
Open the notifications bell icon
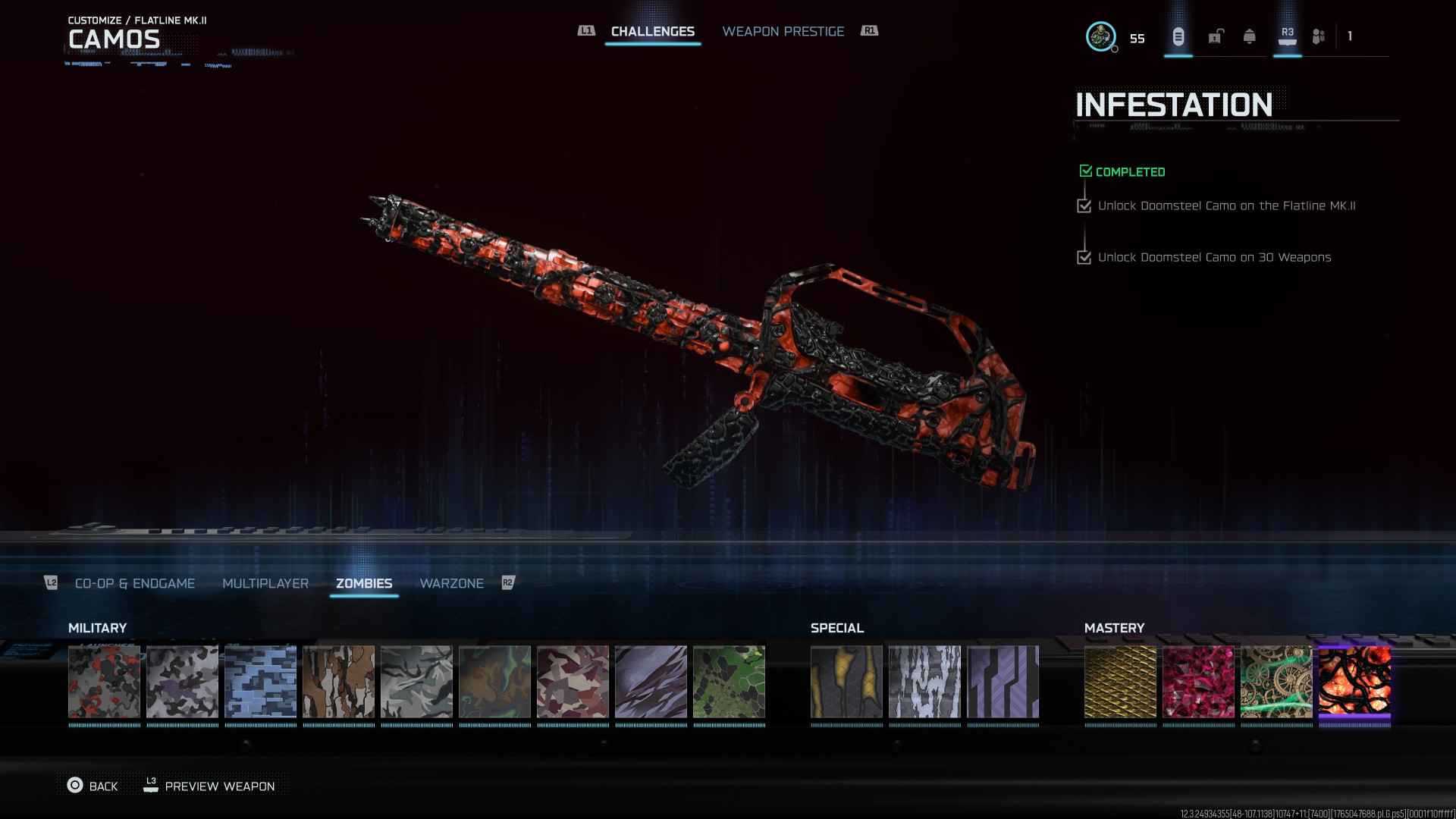(1249, 36)
